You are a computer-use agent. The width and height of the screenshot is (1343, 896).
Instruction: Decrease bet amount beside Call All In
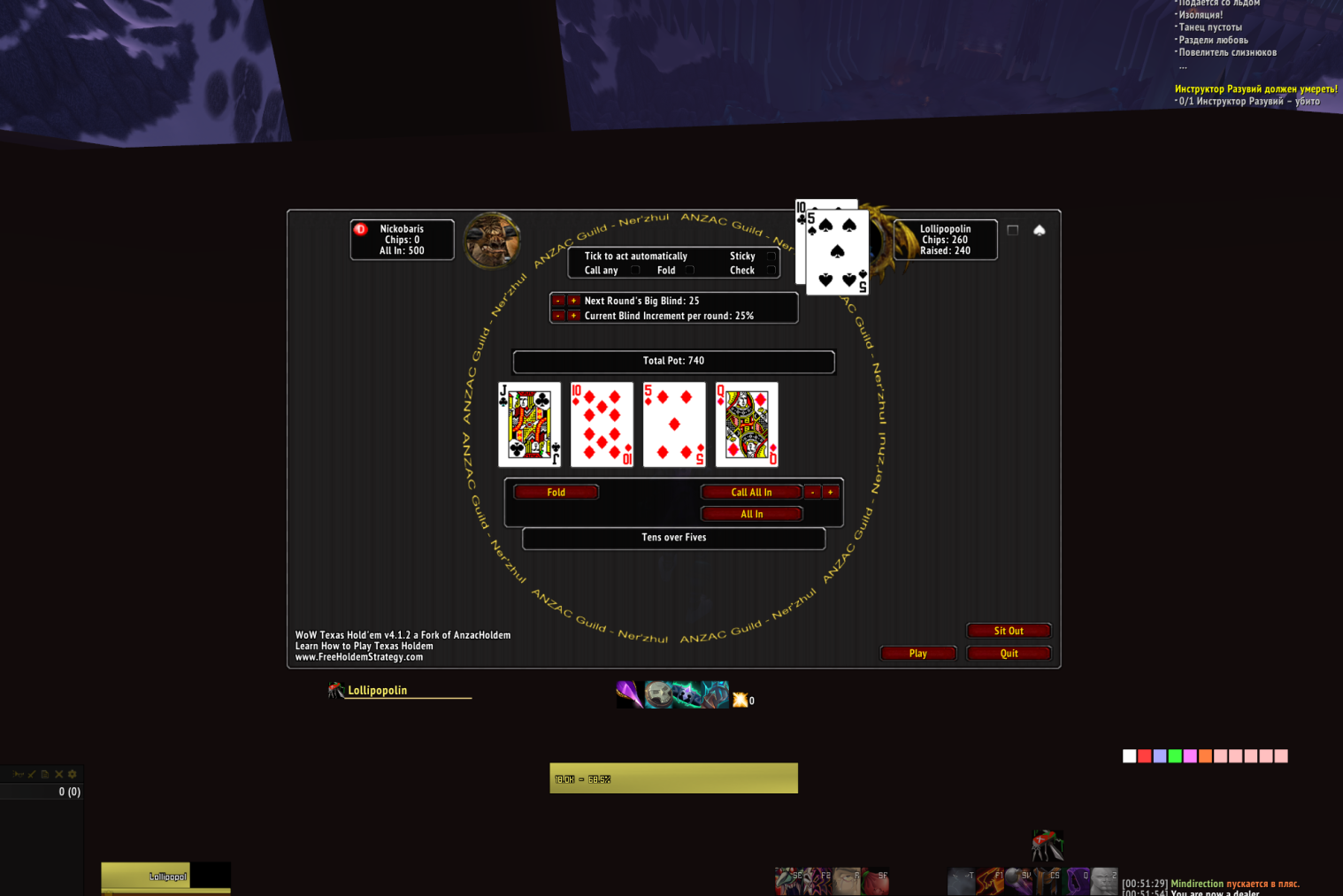pyautogui.click(x=813, y=492)
